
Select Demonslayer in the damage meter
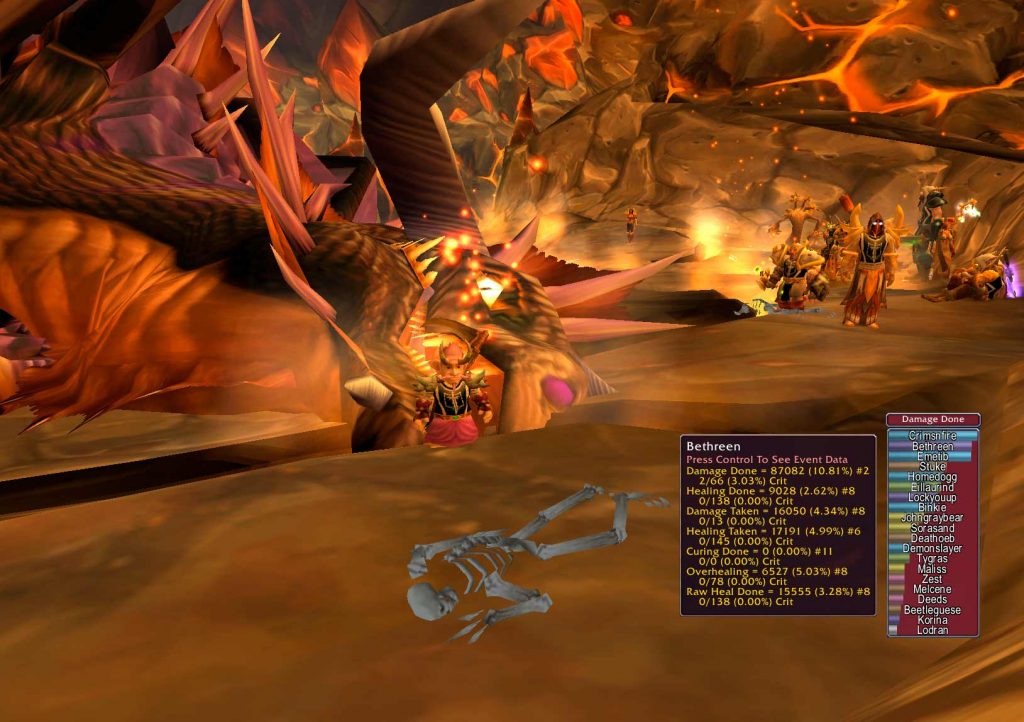click(x=932, y=548)
